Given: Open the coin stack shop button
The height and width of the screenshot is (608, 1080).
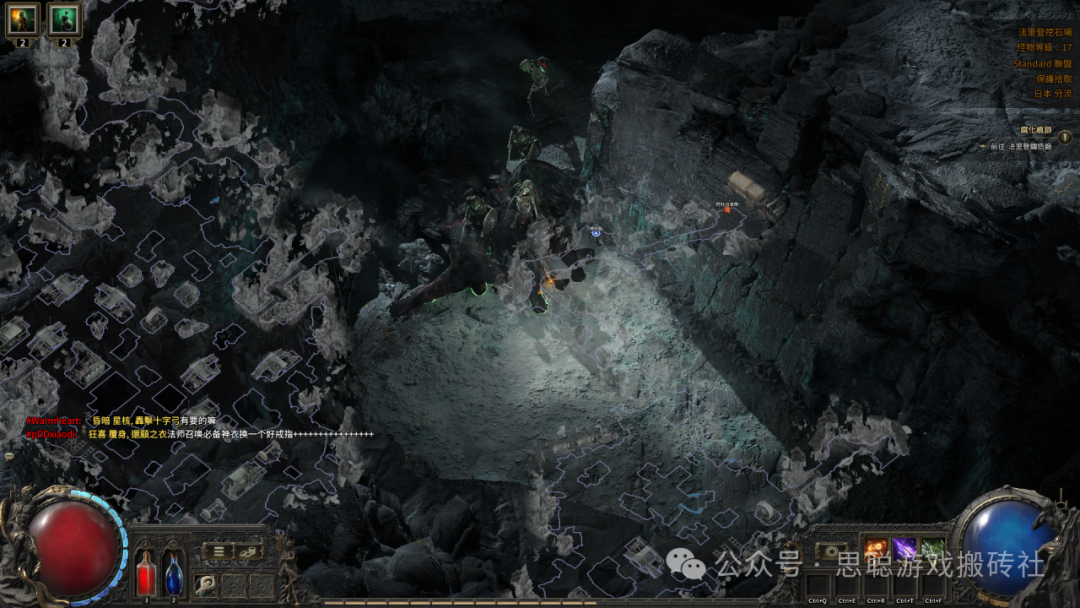Looking at the screenshot, I should click(248, 551).
